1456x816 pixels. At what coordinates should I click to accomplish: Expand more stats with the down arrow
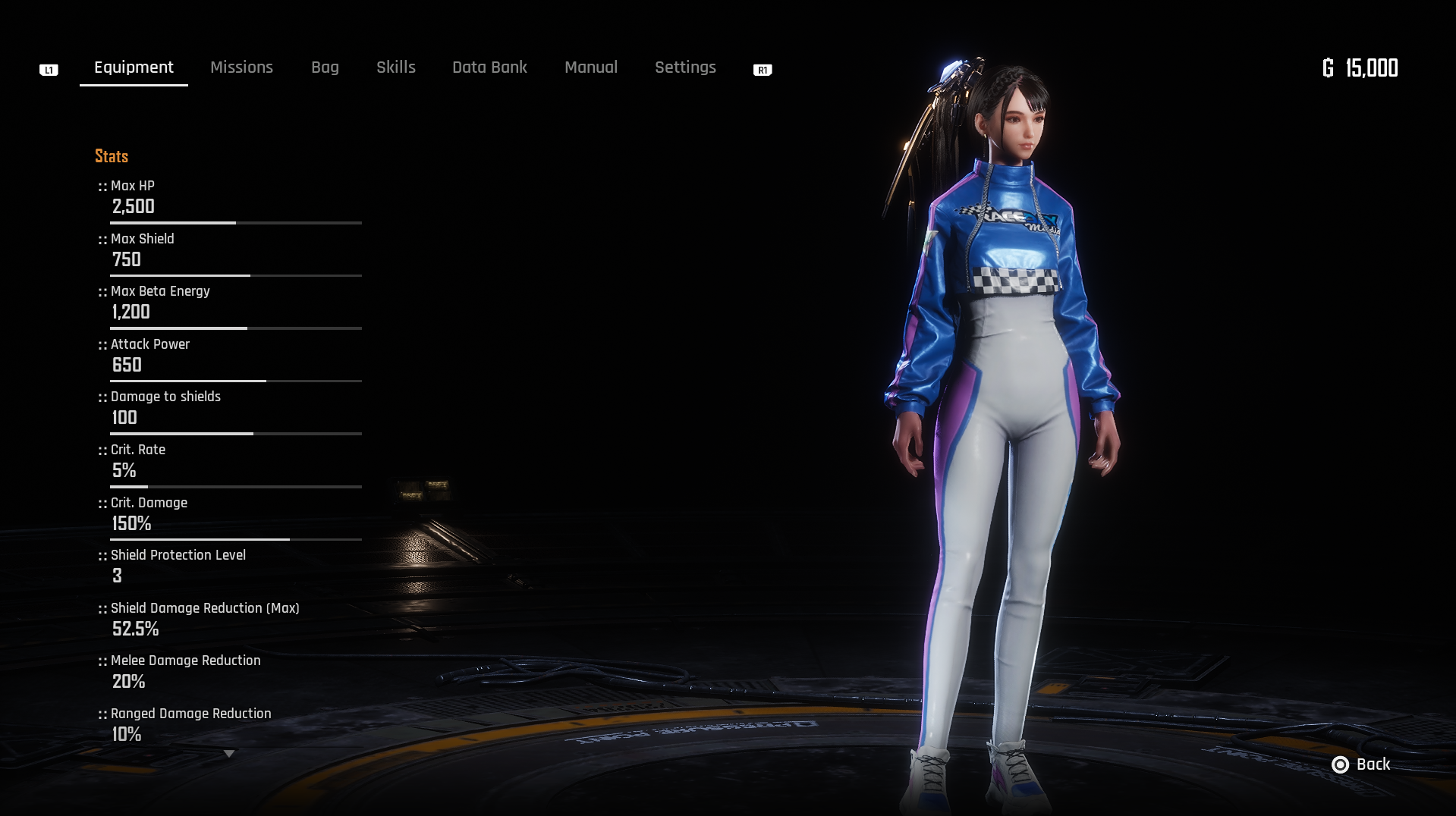point(228,753)
